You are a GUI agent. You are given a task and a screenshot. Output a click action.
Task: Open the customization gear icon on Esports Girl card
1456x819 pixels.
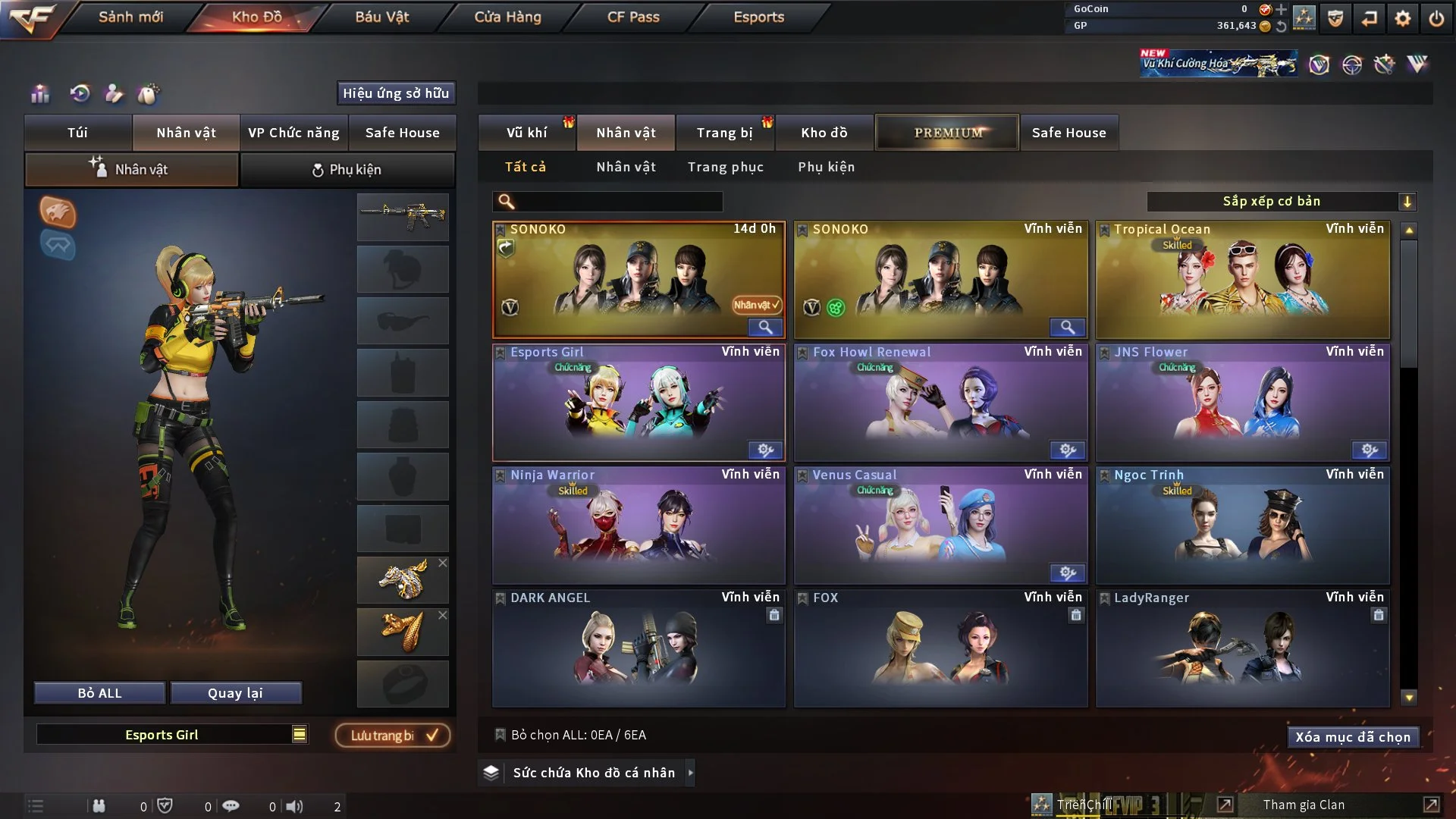tap(764, 450)
